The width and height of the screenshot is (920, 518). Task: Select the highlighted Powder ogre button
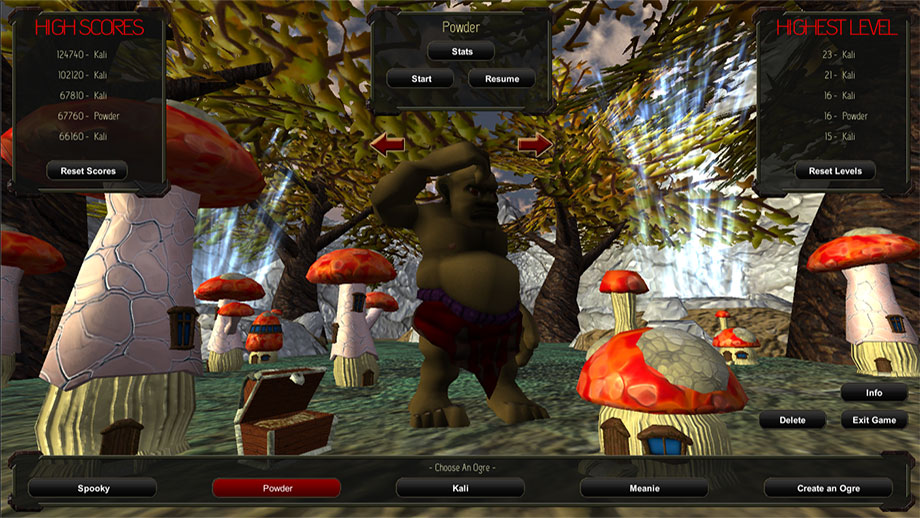(277, 488)
